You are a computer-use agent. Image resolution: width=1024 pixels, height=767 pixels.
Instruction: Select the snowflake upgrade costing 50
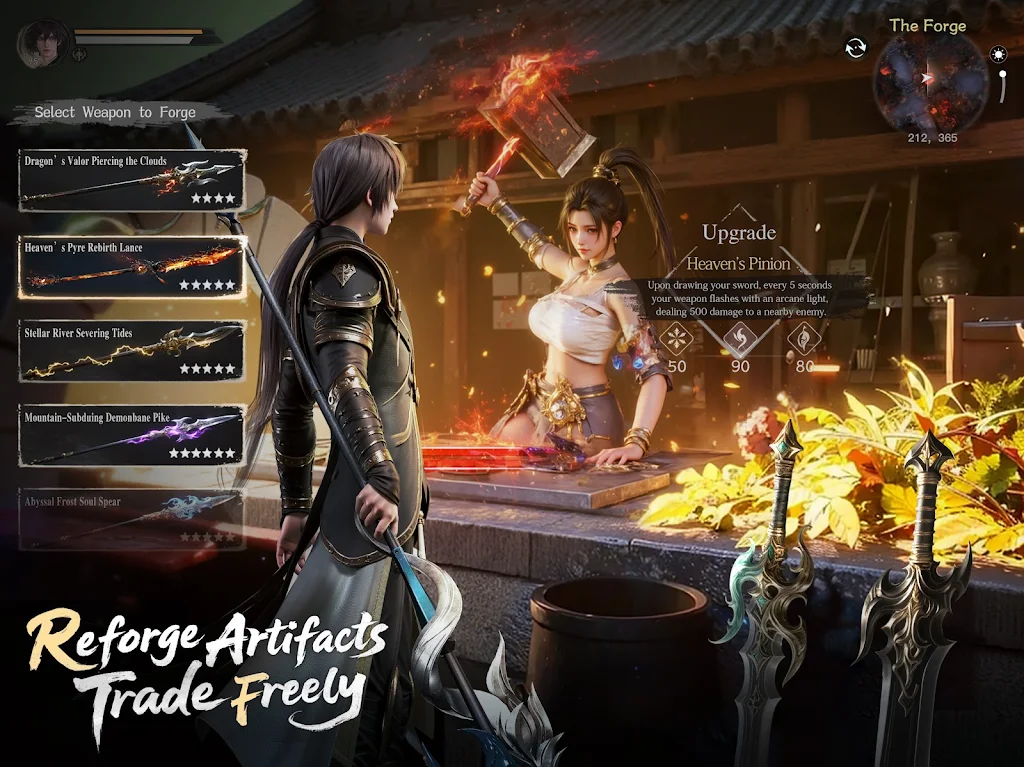click(x=677, y=338)
